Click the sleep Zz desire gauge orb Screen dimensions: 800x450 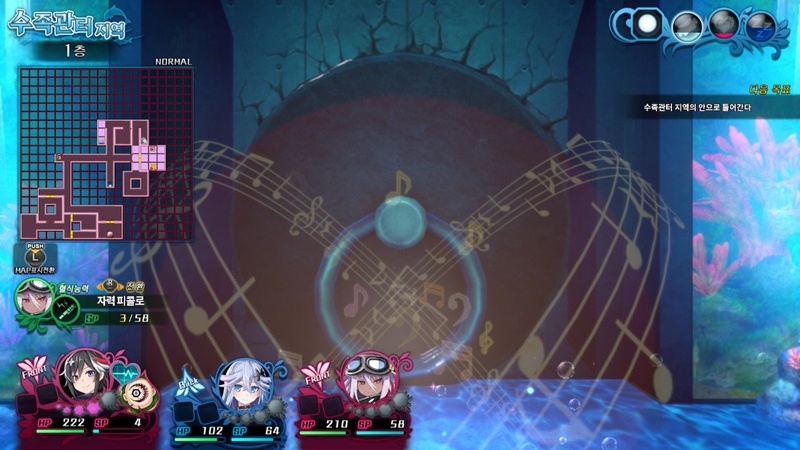(759, 25)
